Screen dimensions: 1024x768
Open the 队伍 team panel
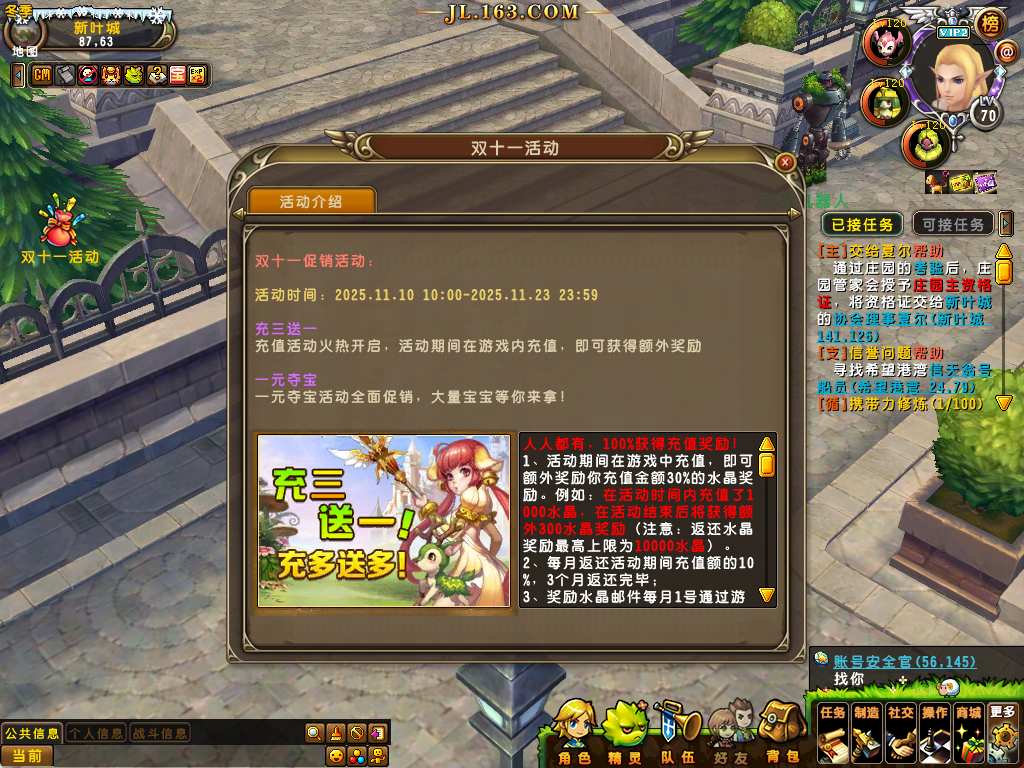click(676, 731)
